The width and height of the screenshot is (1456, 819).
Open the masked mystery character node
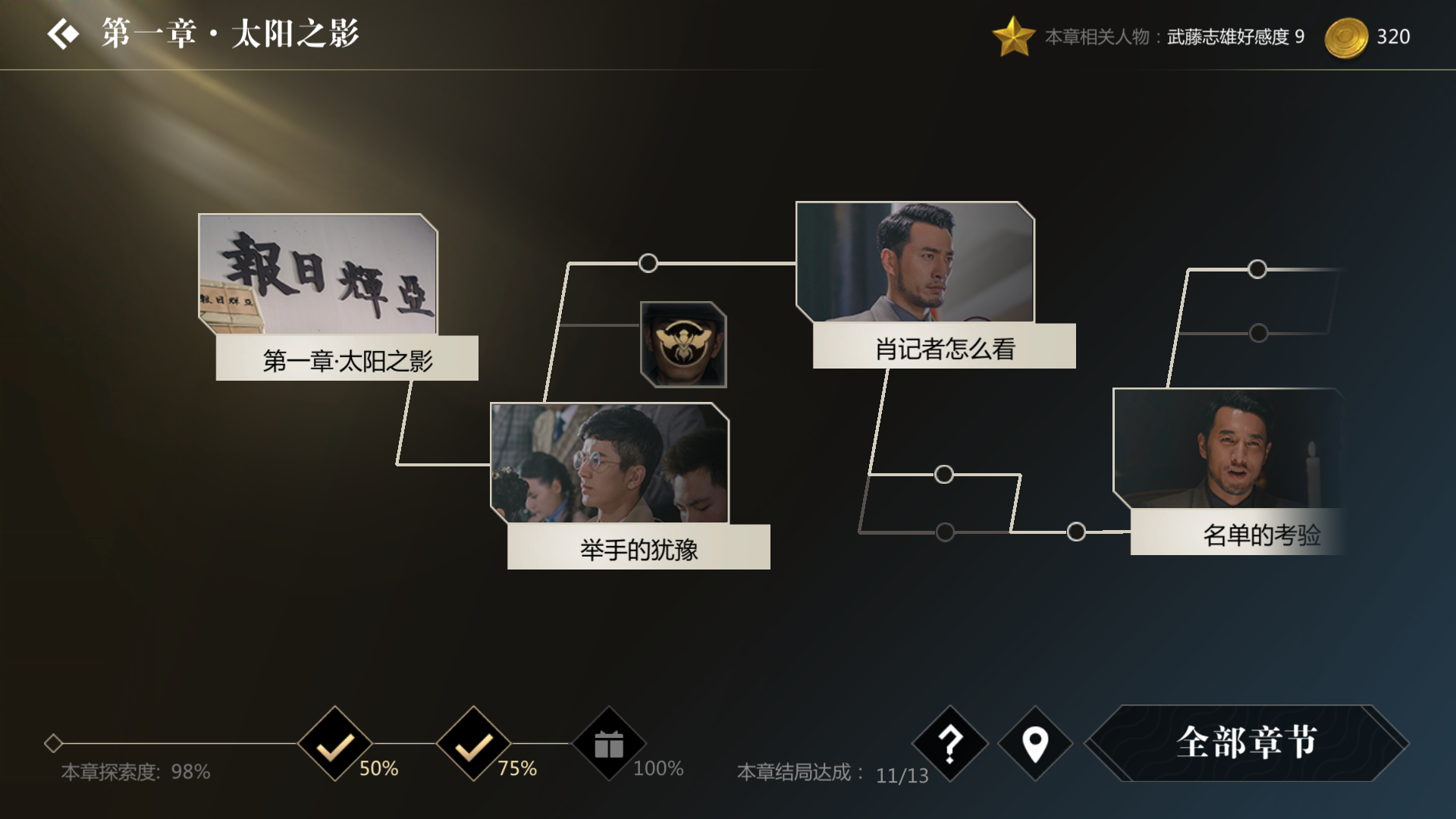pos(683,345)
